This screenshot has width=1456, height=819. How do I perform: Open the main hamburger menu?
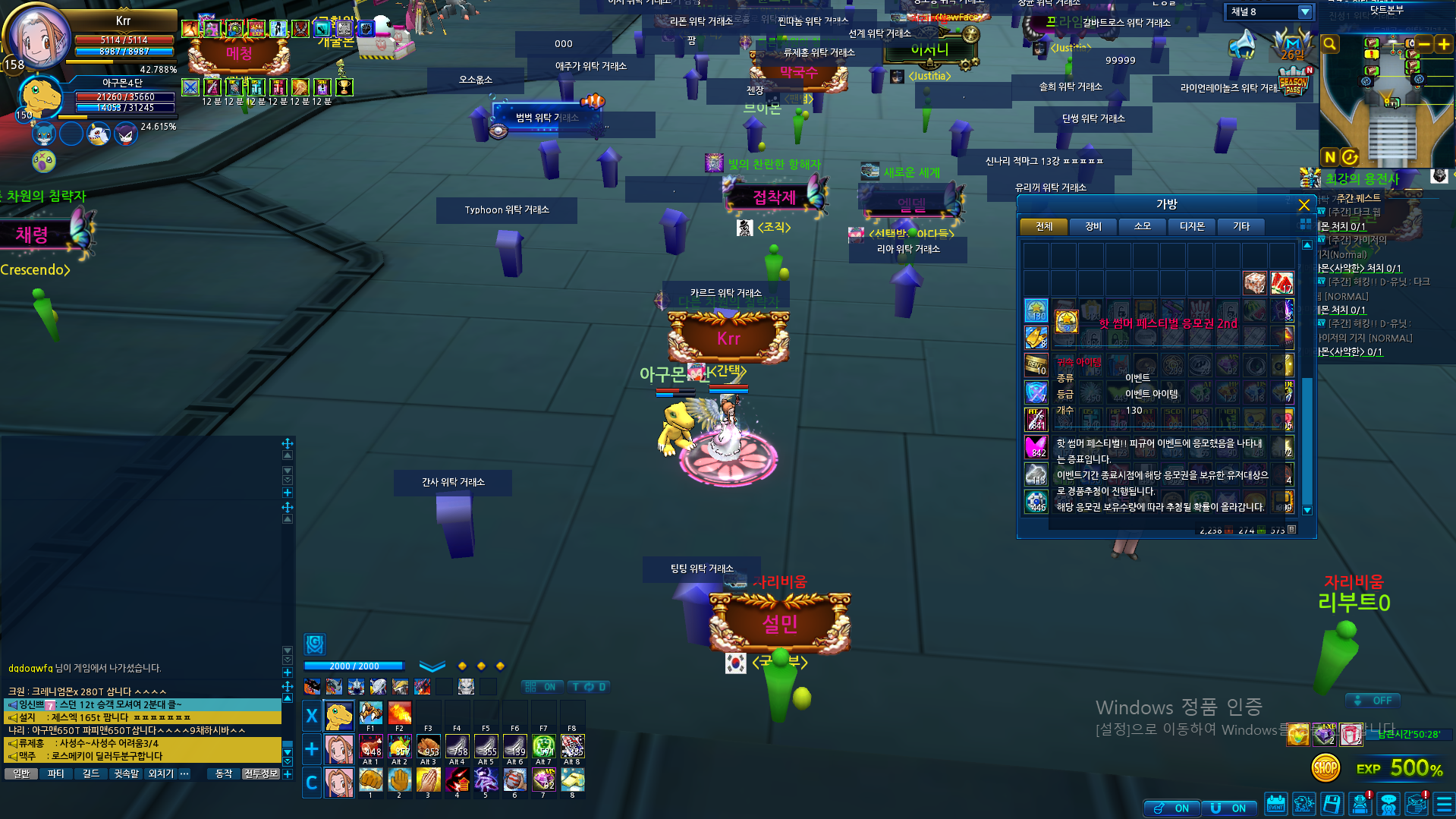tap(1443, 804)
